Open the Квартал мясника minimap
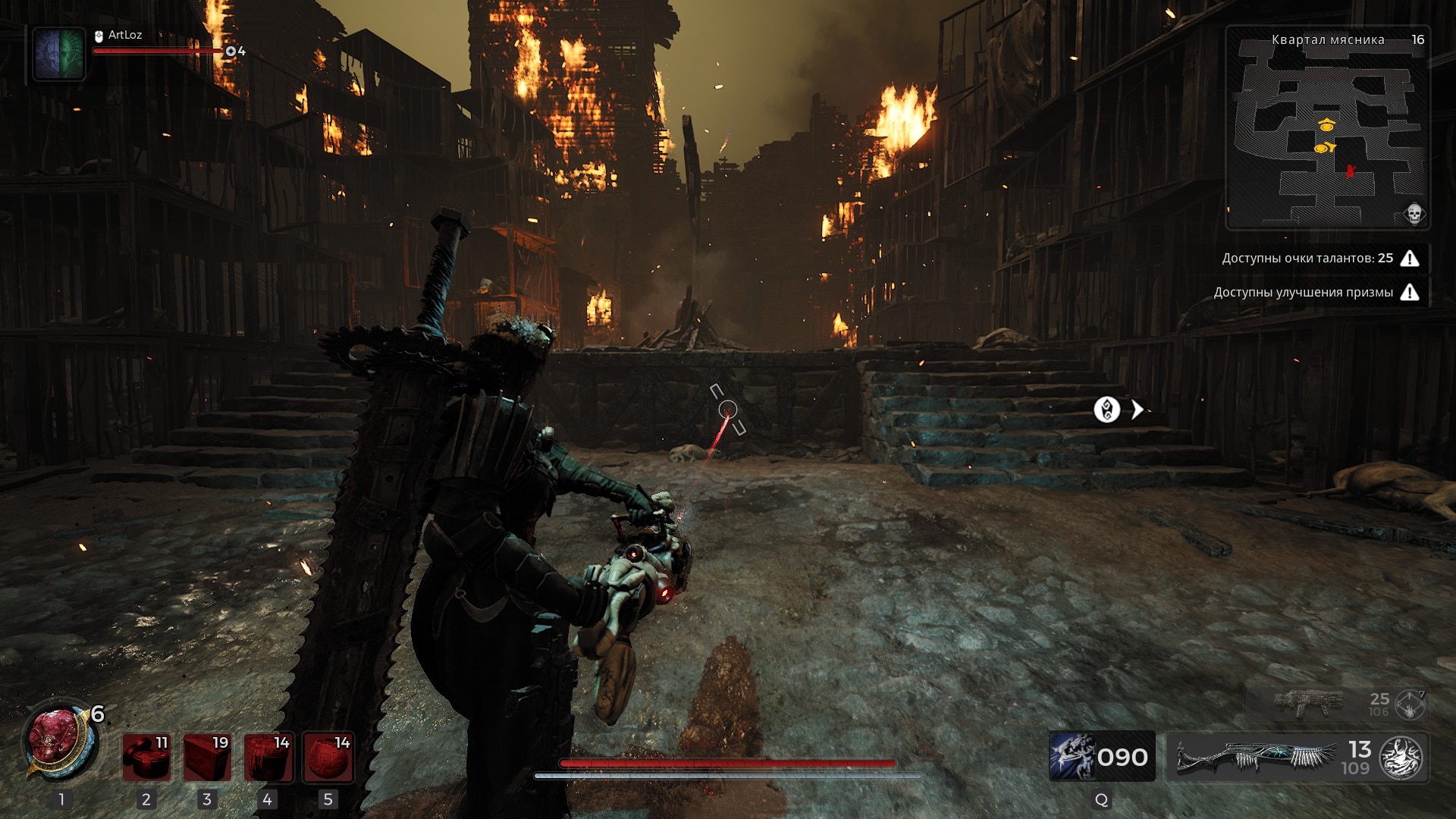Screen dimensions: 1456x819 click(1327, 129)
